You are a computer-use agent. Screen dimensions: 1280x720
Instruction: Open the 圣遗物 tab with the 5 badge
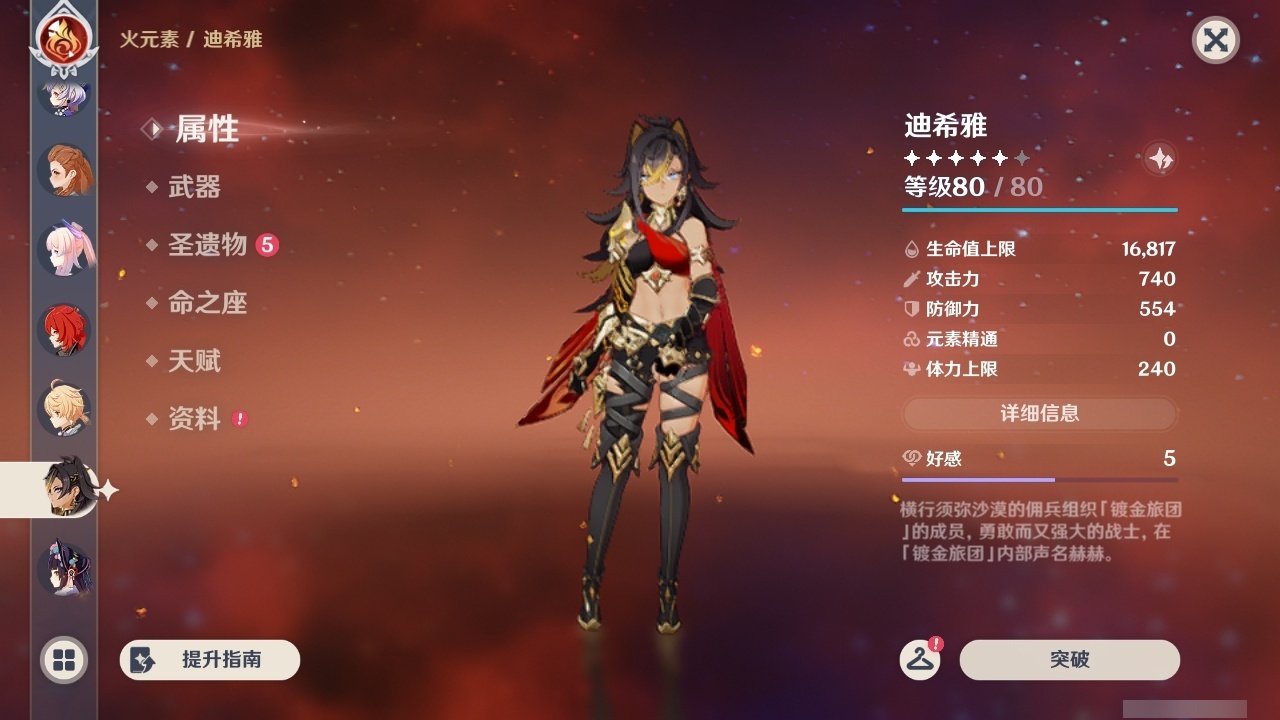click(206, 245)
